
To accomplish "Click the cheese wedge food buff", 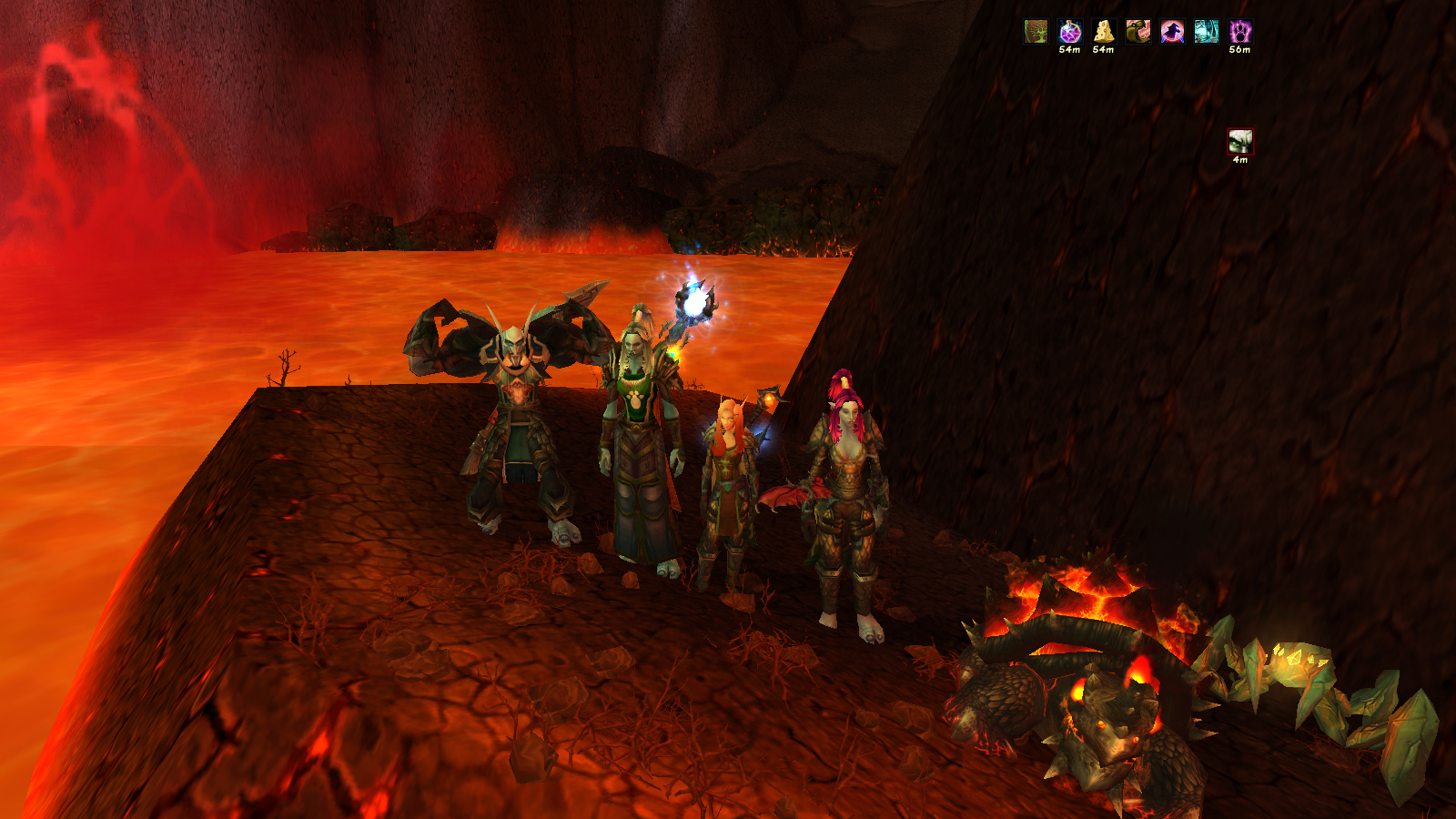I will (x=1104, y=32).
